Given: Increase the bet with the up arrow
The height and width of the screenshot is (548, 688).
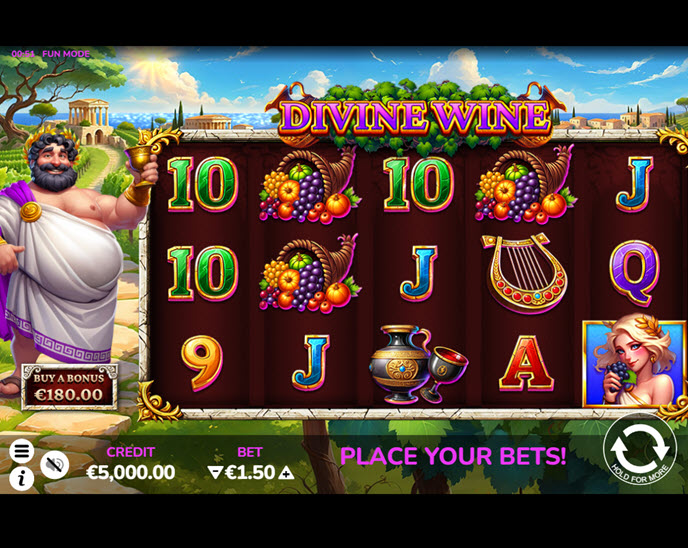Looking at the screenshot, I should (x=285, y=473).
